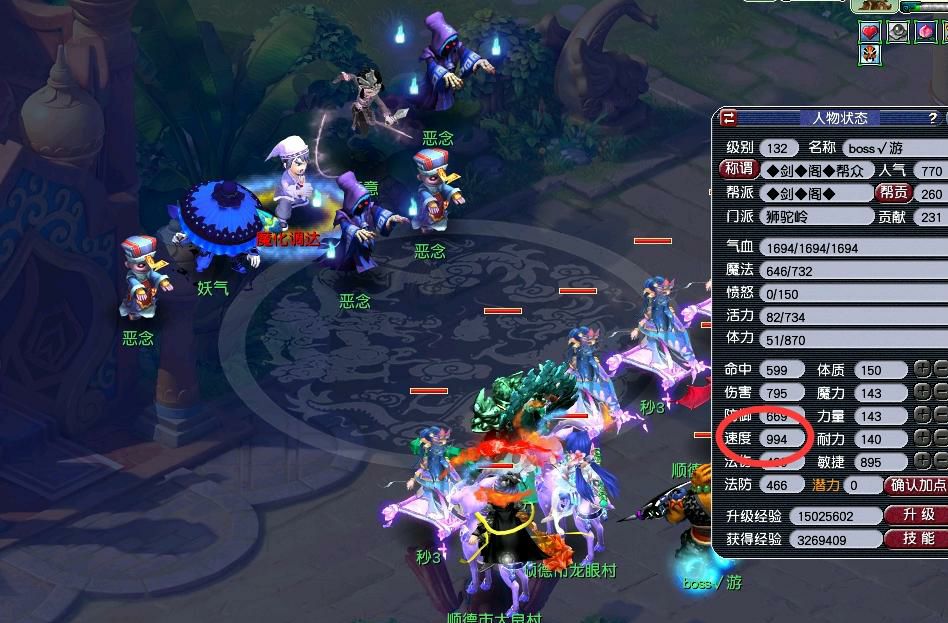
Task: Confirm stat points with 确认加点
Action: coord(916,485)
